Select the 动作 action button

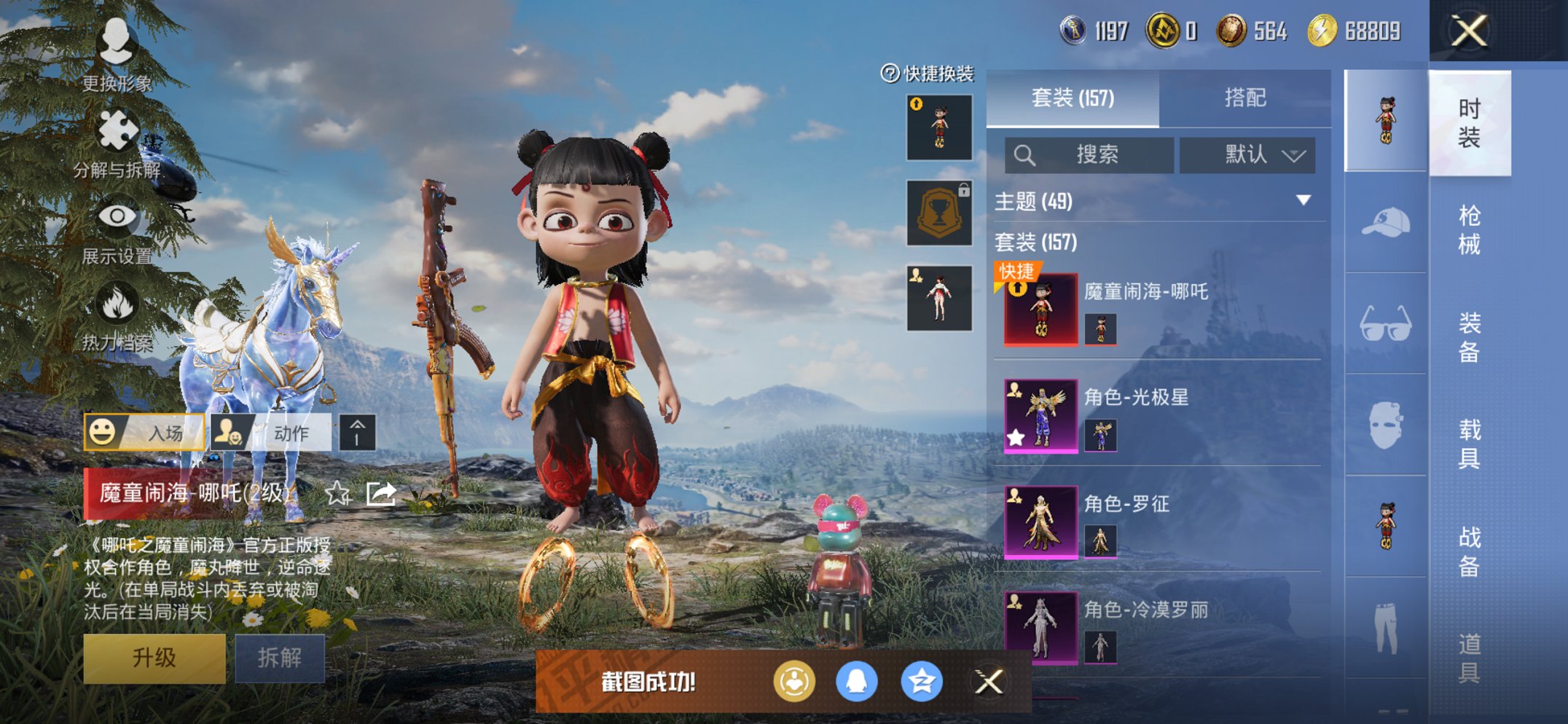[271, 433]
